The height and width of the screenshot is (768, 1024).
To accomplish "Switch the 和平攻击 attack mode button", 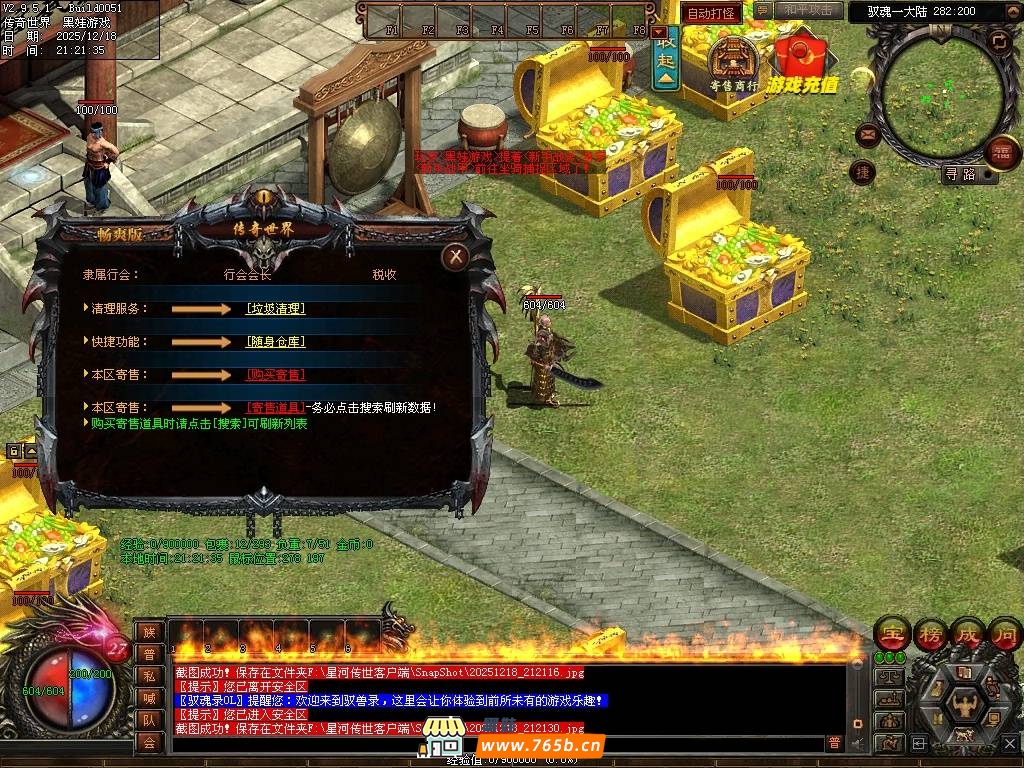I will pos(808,11).
